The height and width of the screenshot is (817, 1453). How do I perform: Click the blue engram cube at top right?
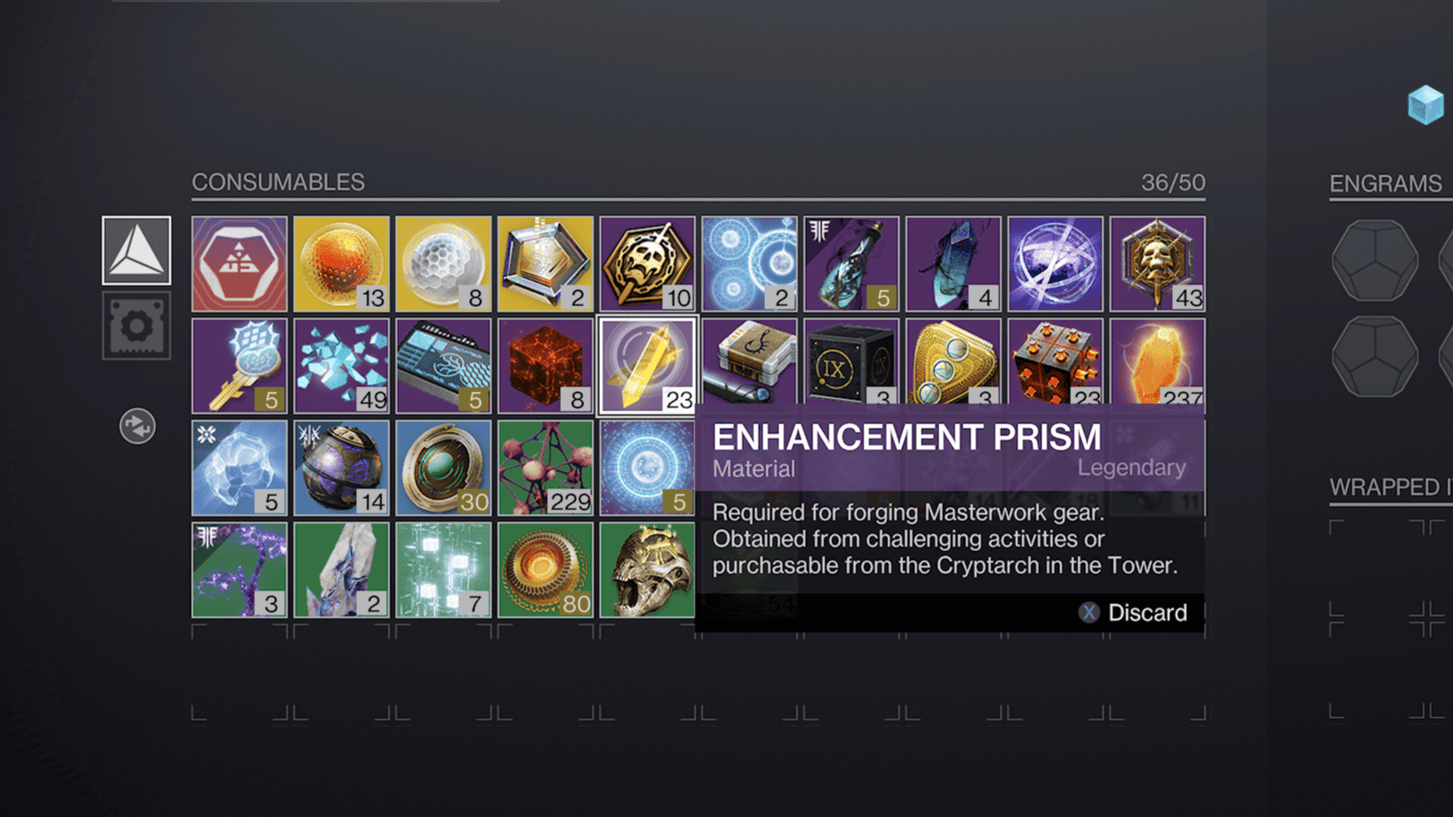(1424, 102)
